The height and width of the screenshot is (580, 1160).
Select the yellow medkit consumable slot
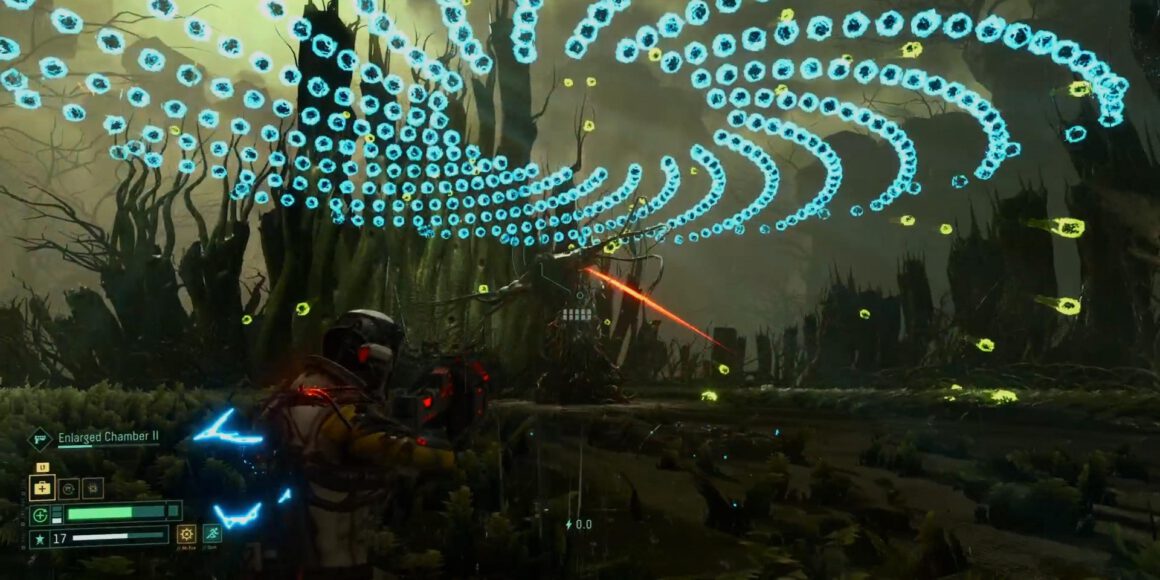(42, 488)
